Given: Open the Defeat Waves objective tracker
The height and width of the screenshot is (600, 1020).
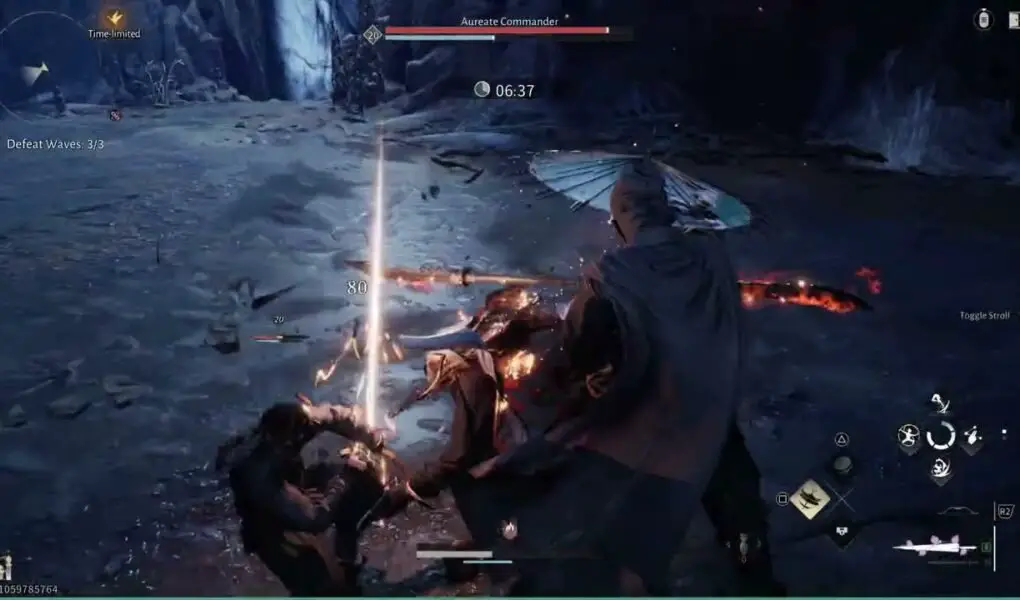Looking at the screenshot, I should (x=55, y=144).
